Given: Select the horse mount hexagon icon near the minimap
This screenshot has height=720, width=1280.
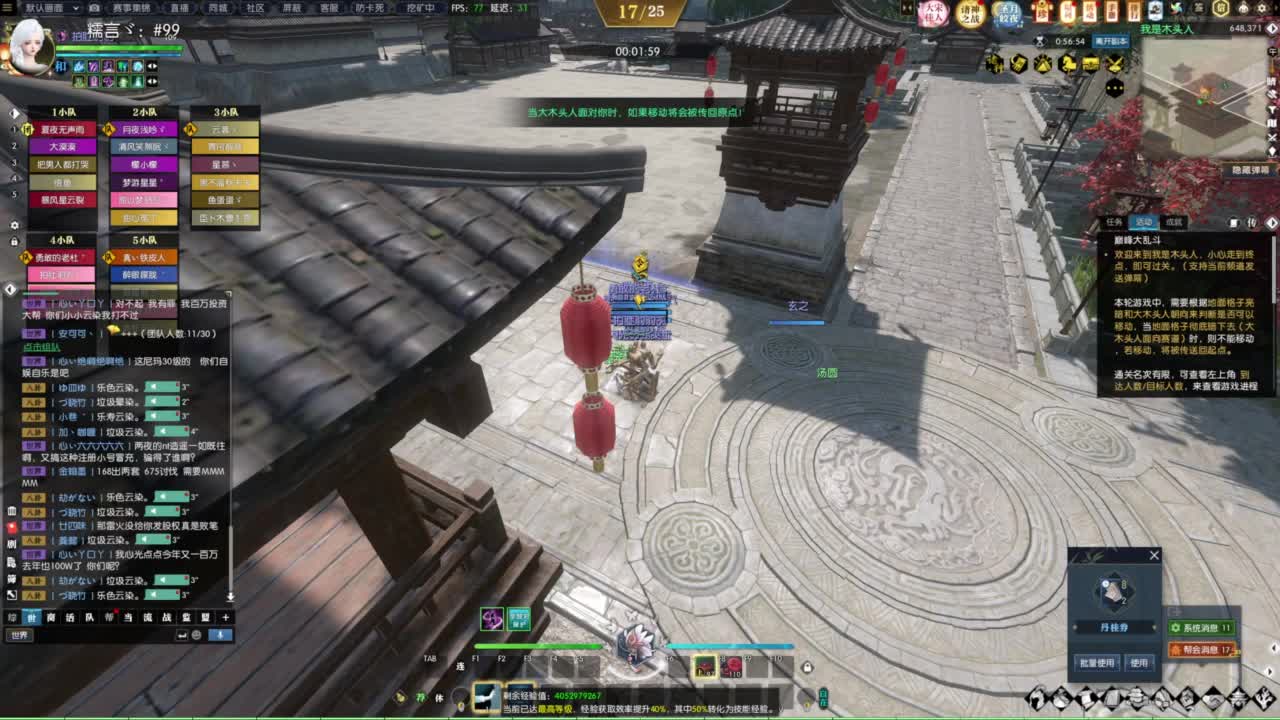Looking at the screenshot, I should [1069, 63].
